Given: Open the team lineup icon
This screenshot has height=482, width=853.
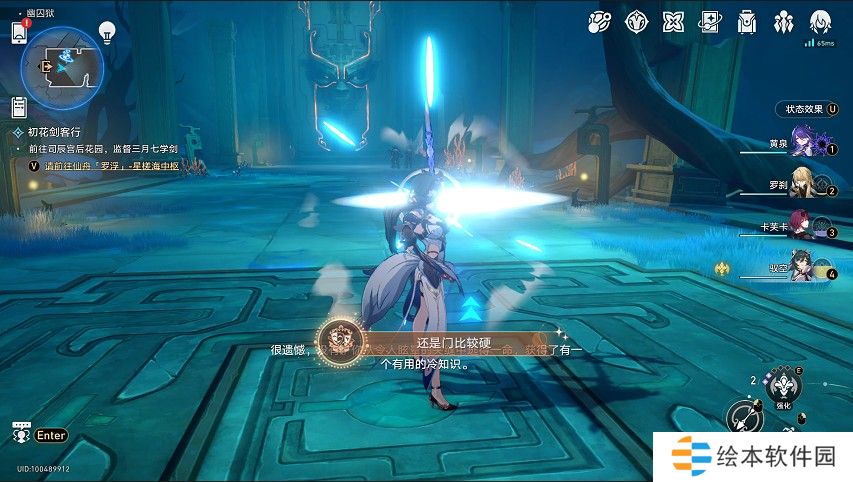Looking at the screenshot, I should click(x=784, y=21).
